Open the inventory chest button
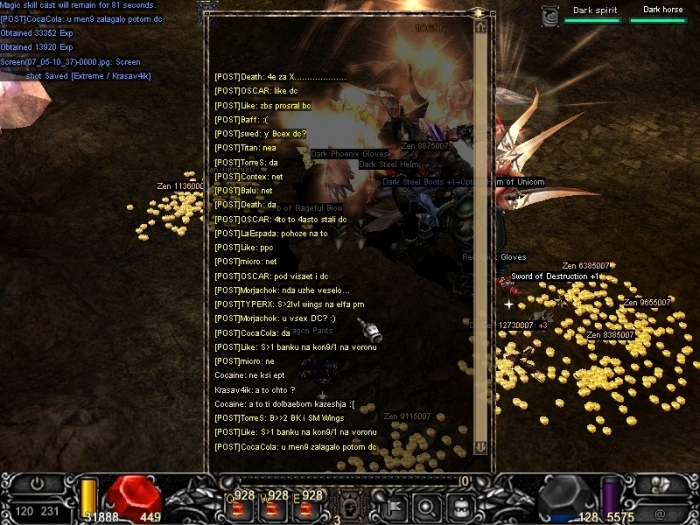Image resolution: width=700 pixels, height=525 pixels. [461, 504]
